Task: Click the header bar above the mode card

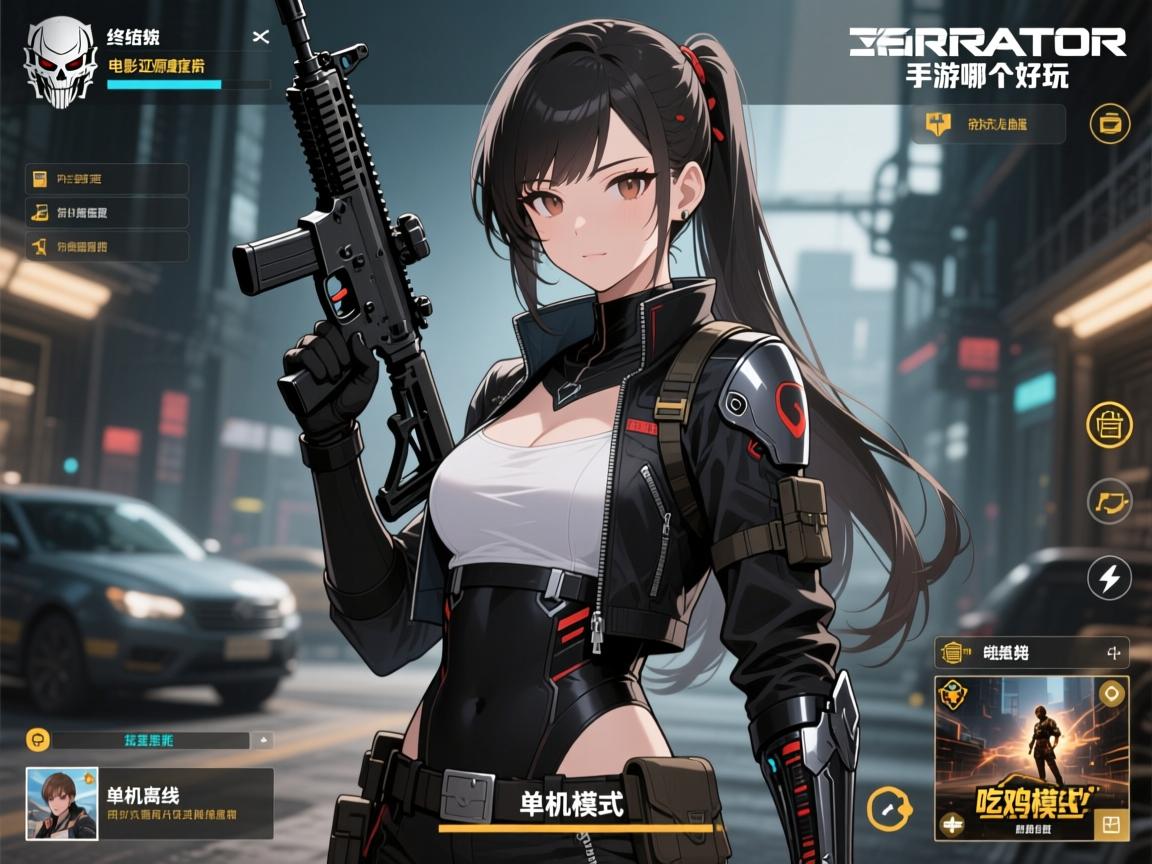Action: point(1031,653)
